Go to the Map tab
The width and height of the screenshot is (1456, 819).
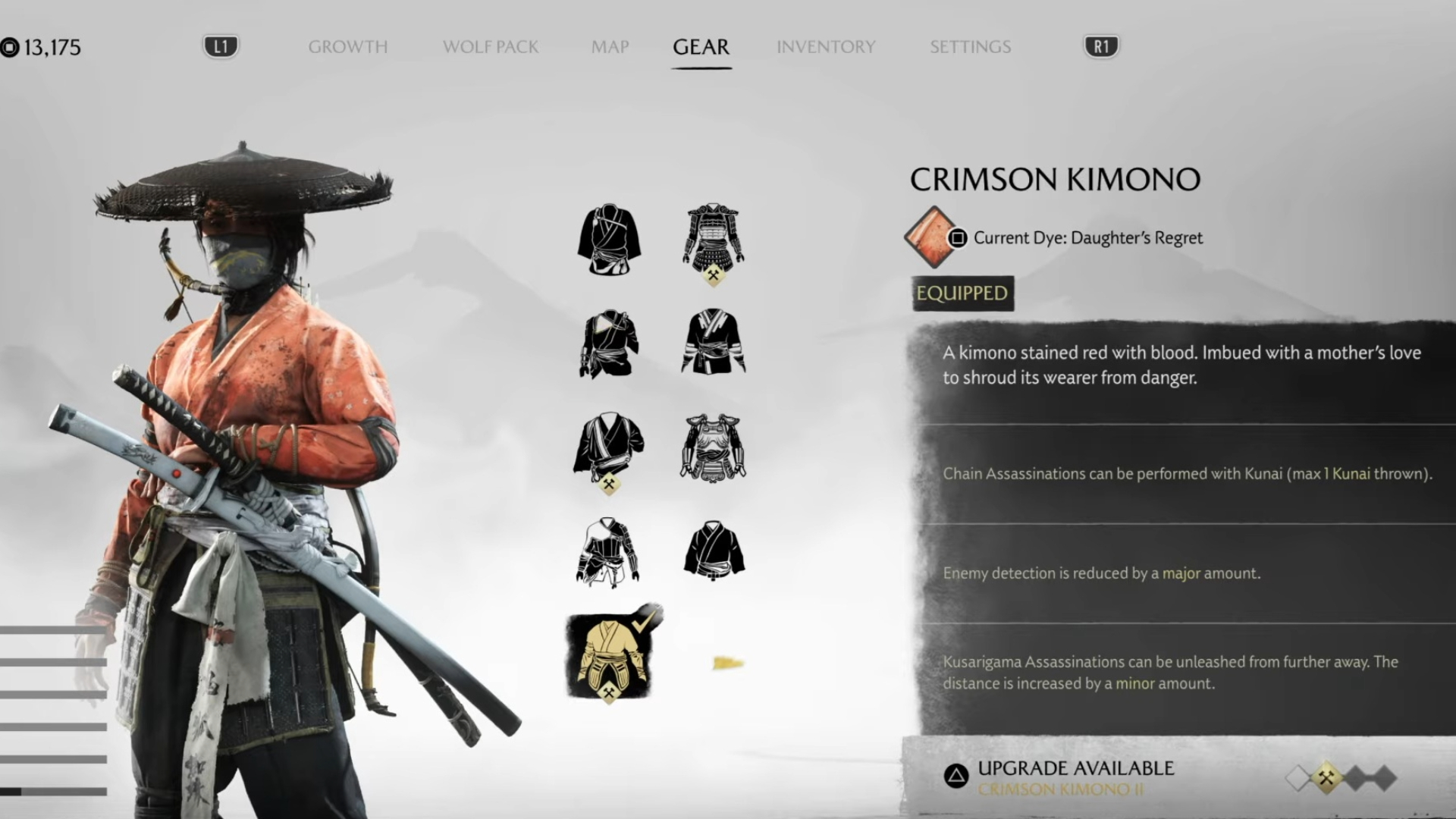[610, 47]
